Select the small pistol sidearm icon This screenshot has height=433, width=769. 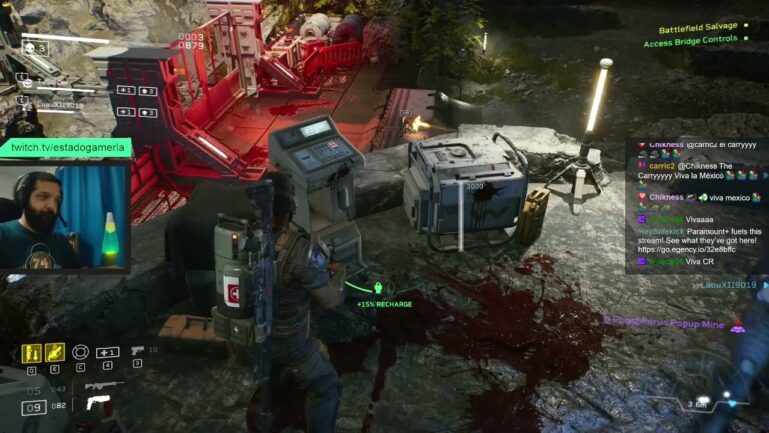(x=137, y=351)
